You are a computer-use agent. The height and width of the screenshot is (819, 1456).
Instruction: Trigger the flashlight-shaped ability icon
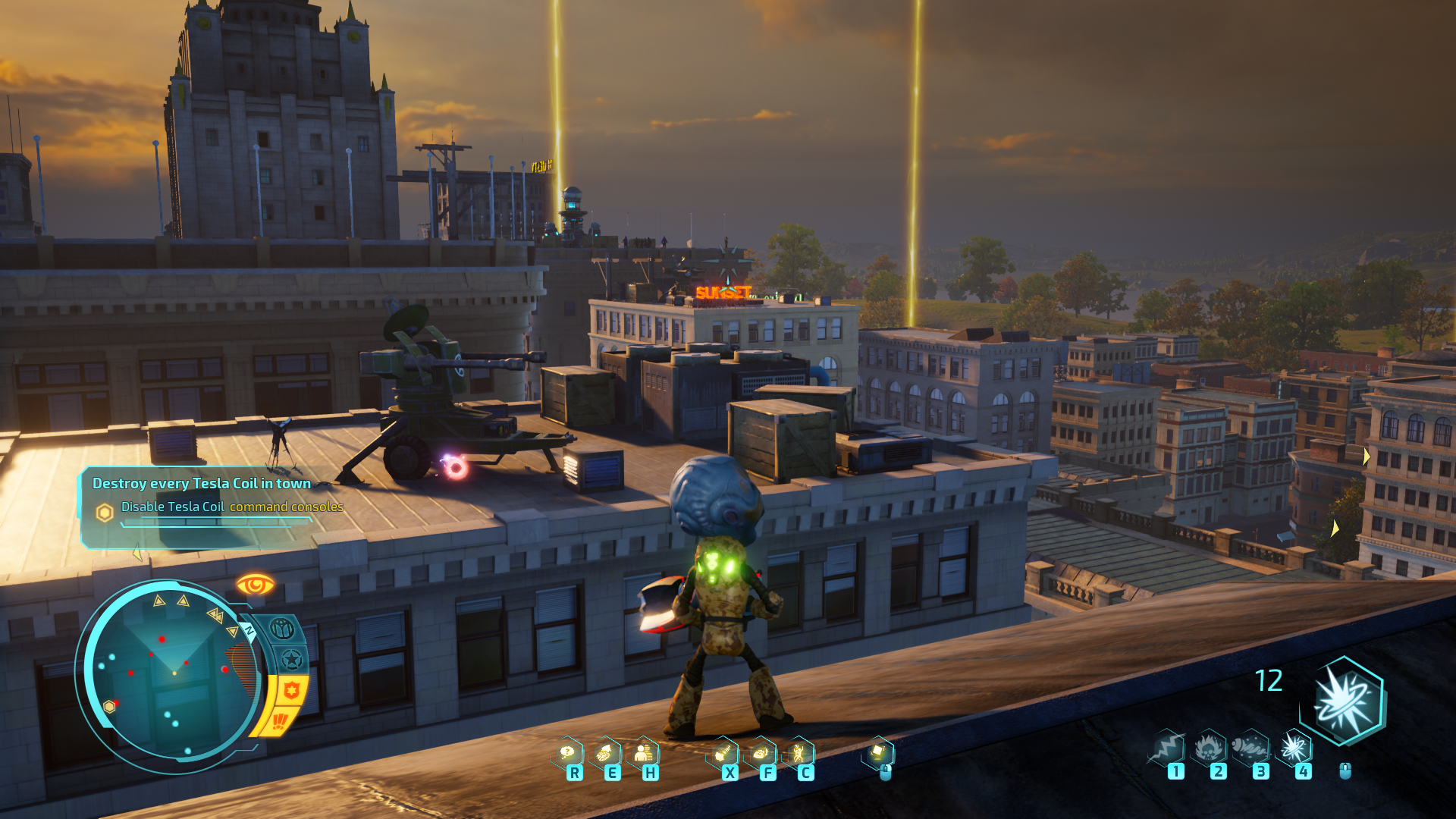pos(723,753)
